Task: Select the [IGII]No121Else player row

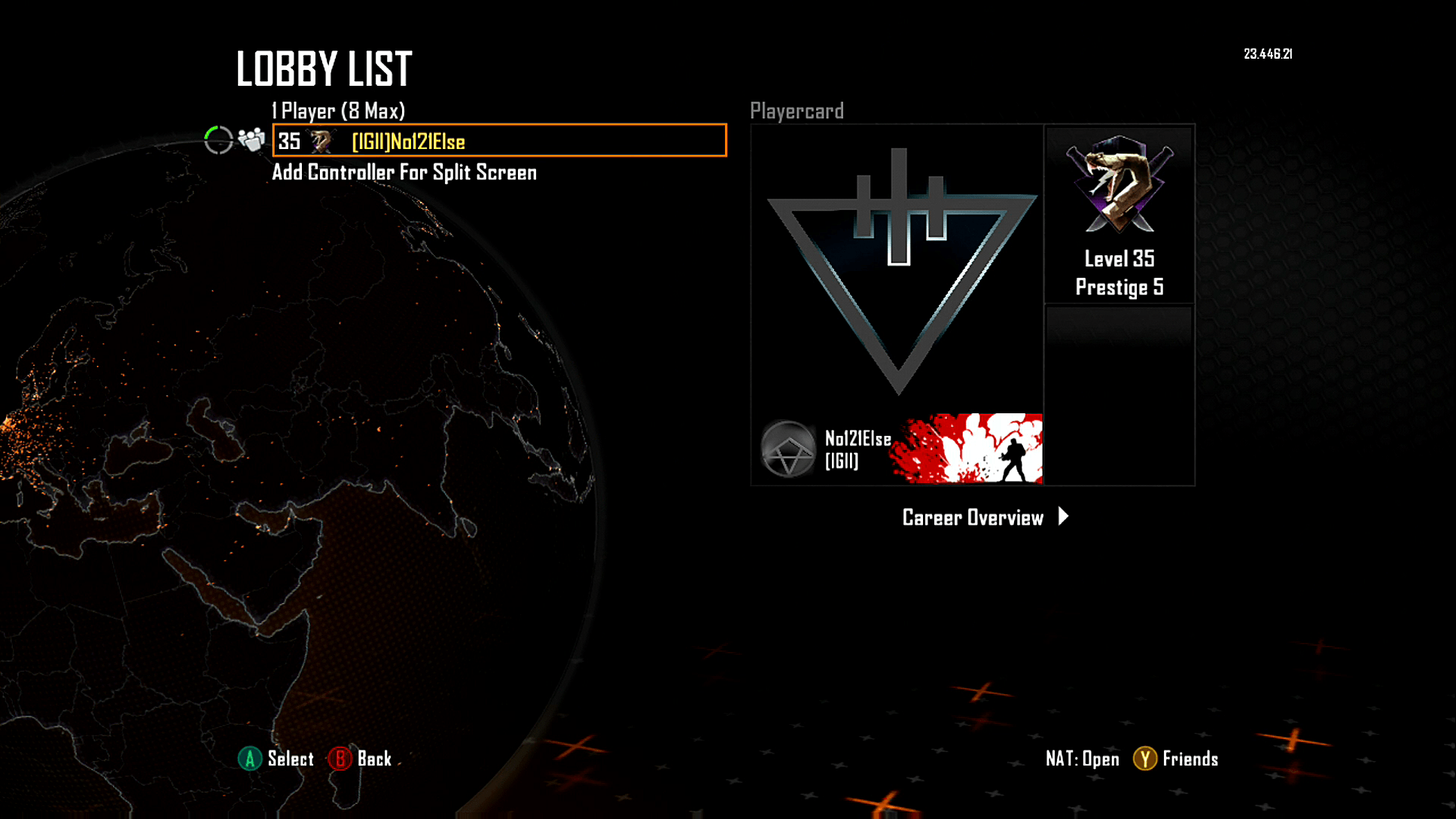Action: click(x=499, y=141)
